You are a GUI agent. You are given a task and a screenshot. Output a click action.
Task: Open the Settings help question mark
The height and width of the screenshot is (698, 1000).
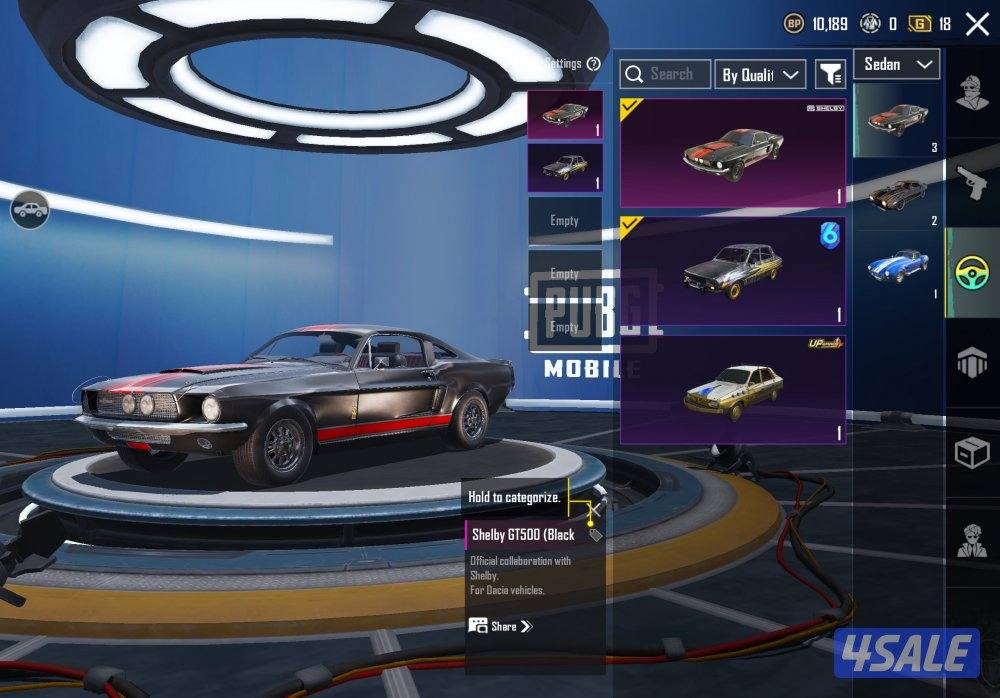(x=594, y=64)
